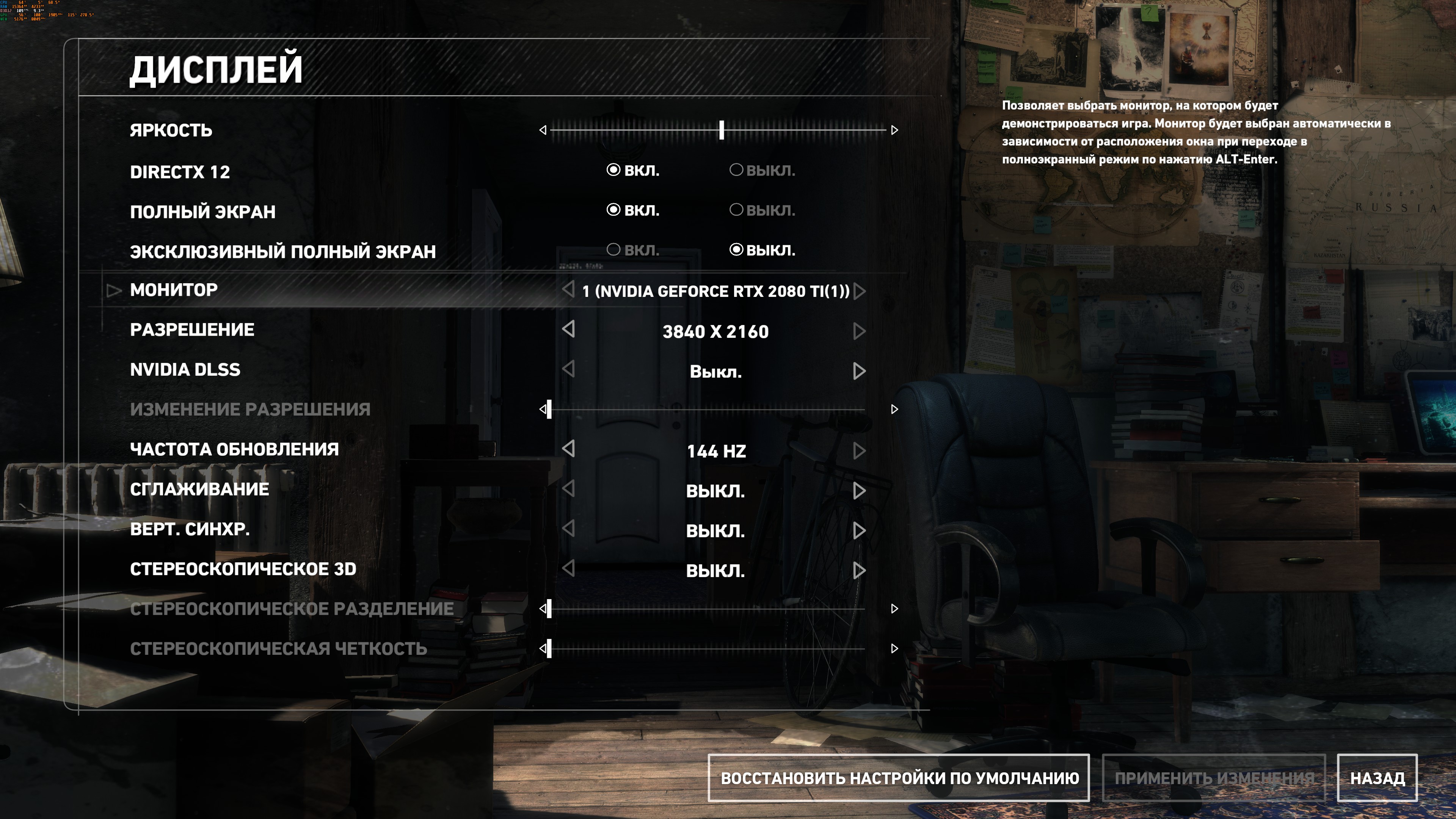Screen dimensions: 1456x819
Task: Select the МОНИТОР settings row
Action: pyautogui.click(x=174, y=290)
